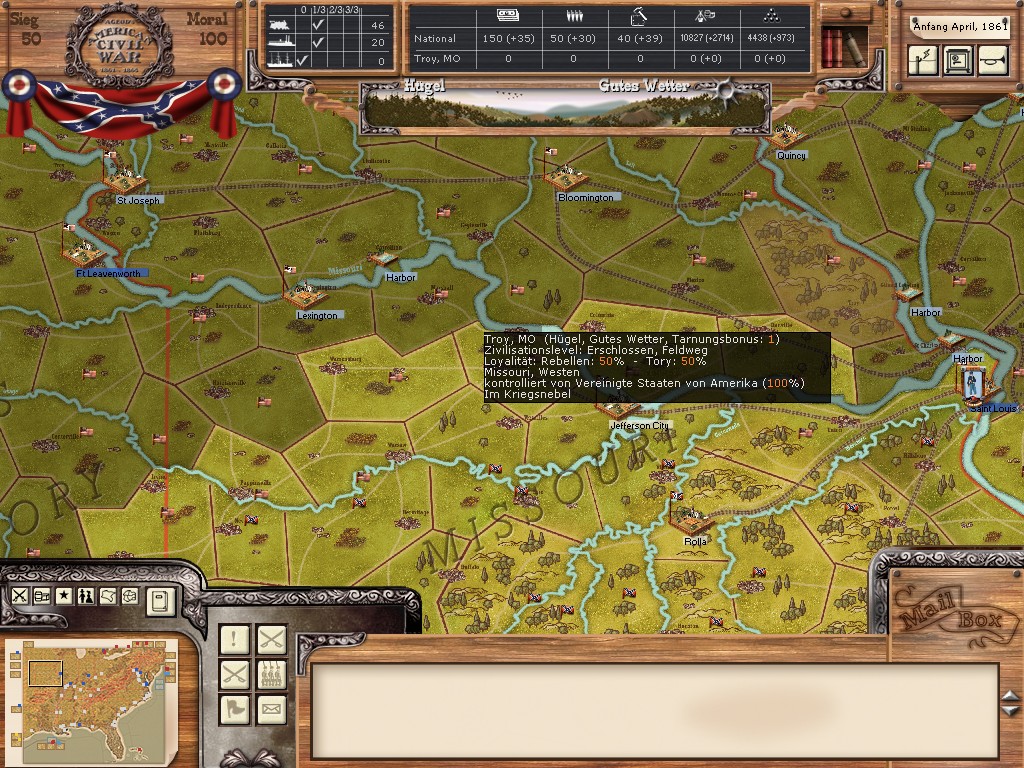Toggle the supply barrel map filter
Image resolution: width=1024 pixels, height=768 pixels.
pyautogui.click(x=42, y=596)
